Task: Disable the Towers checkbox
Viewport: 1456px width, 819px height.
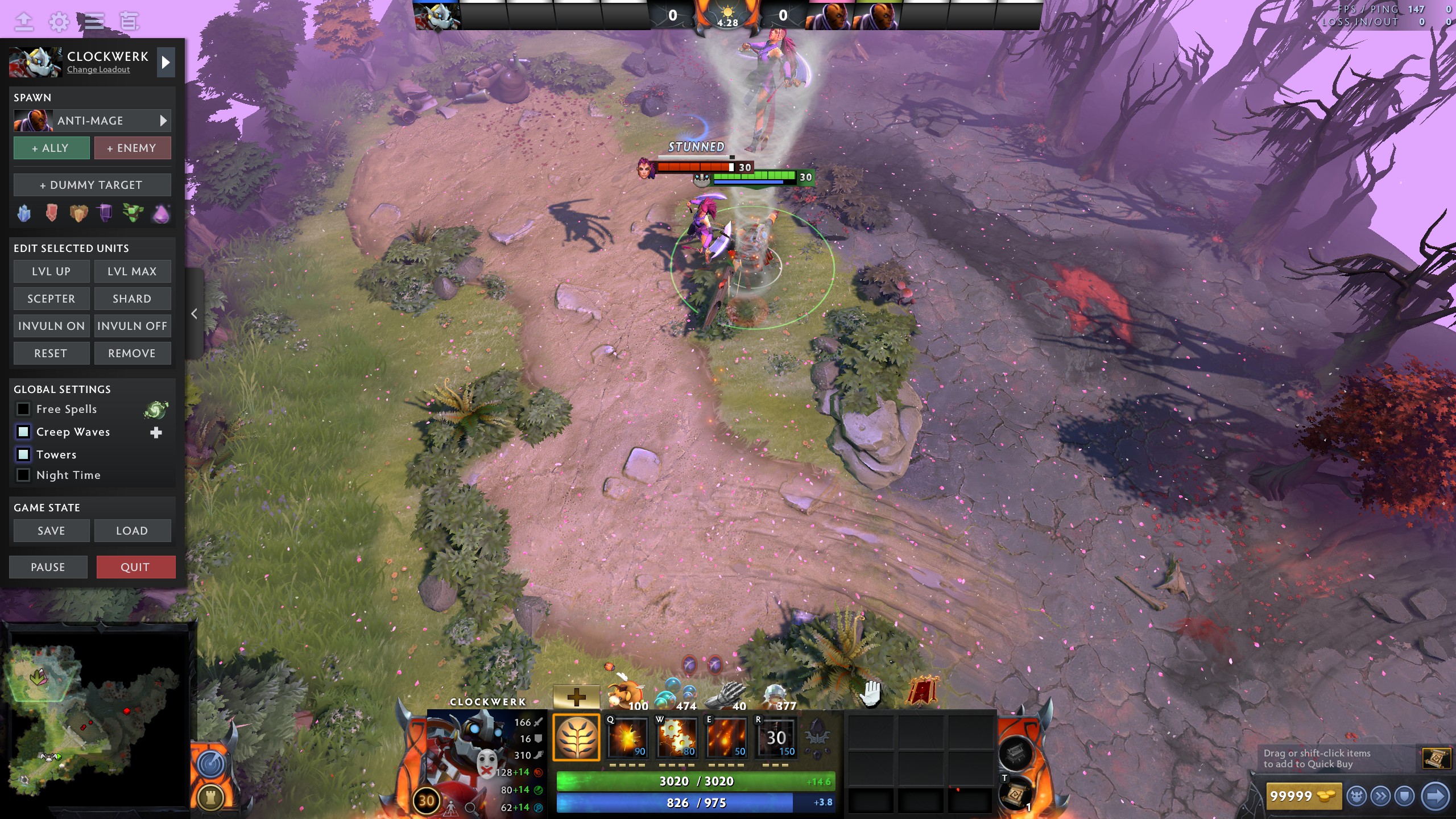Action: [x=23, y=454]
